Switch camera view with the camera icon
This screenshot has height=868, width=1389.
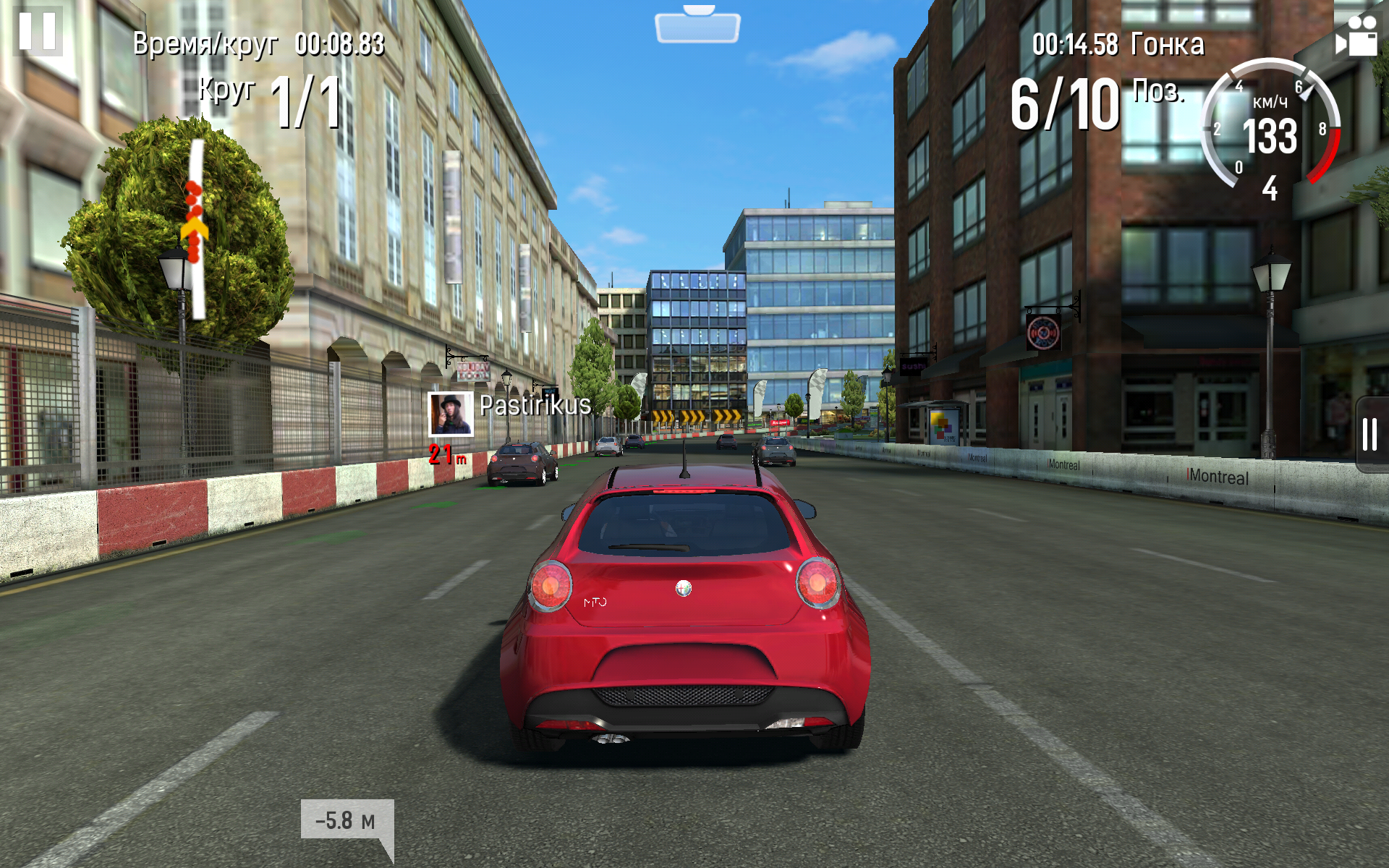click(1356, 36)
